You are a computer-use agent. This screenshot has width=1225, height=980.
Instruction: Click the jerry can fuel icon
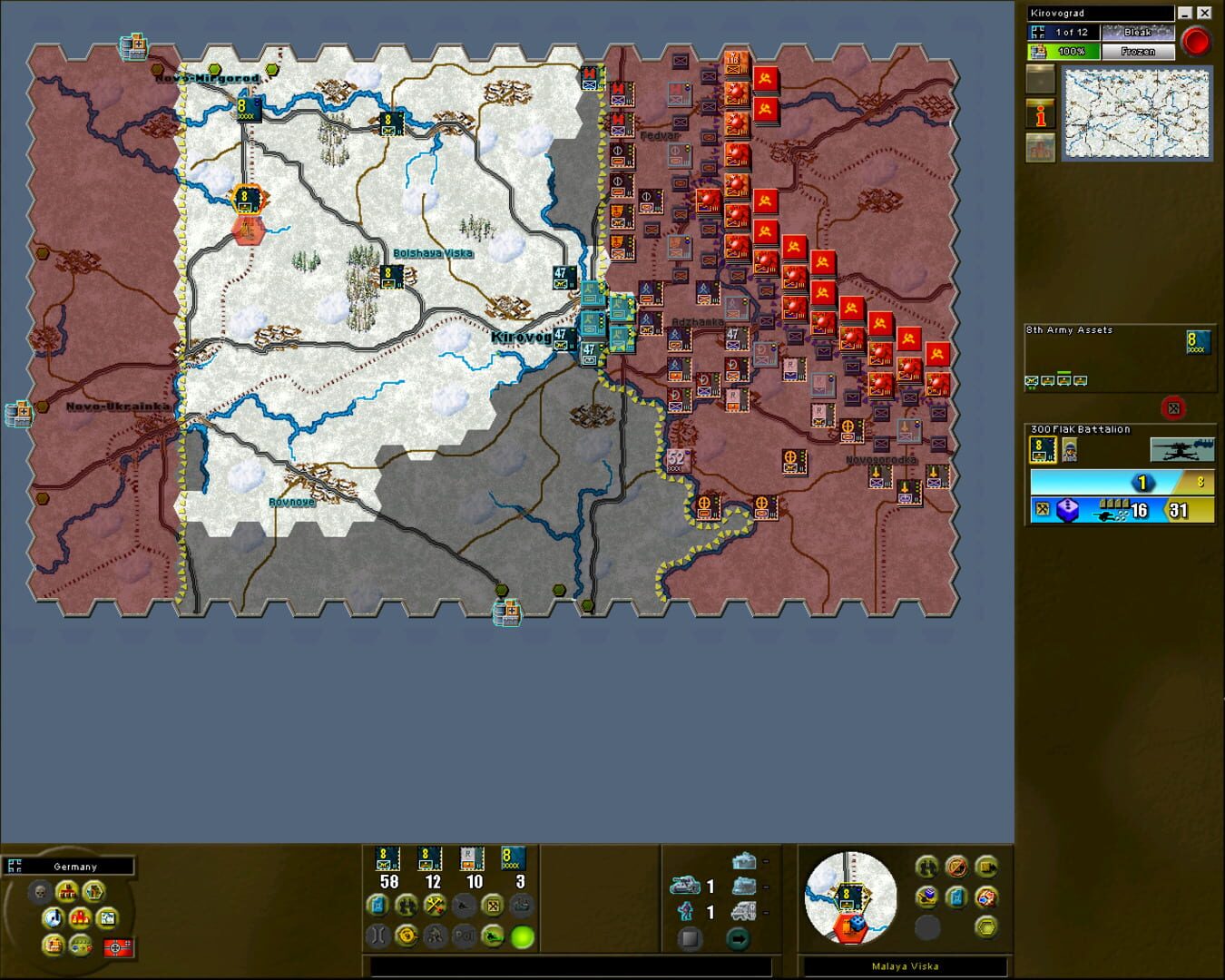pos(957,897)
